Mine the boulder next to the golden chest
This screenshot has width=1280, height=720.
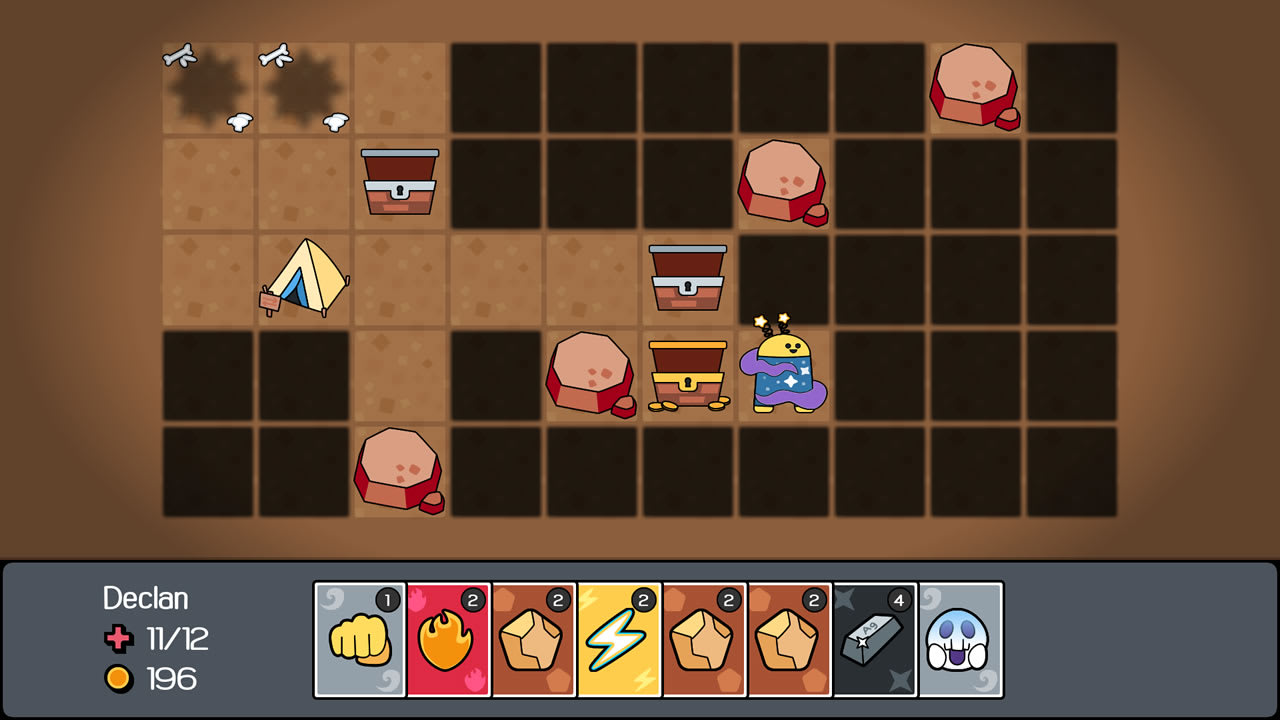pos(590,375)
